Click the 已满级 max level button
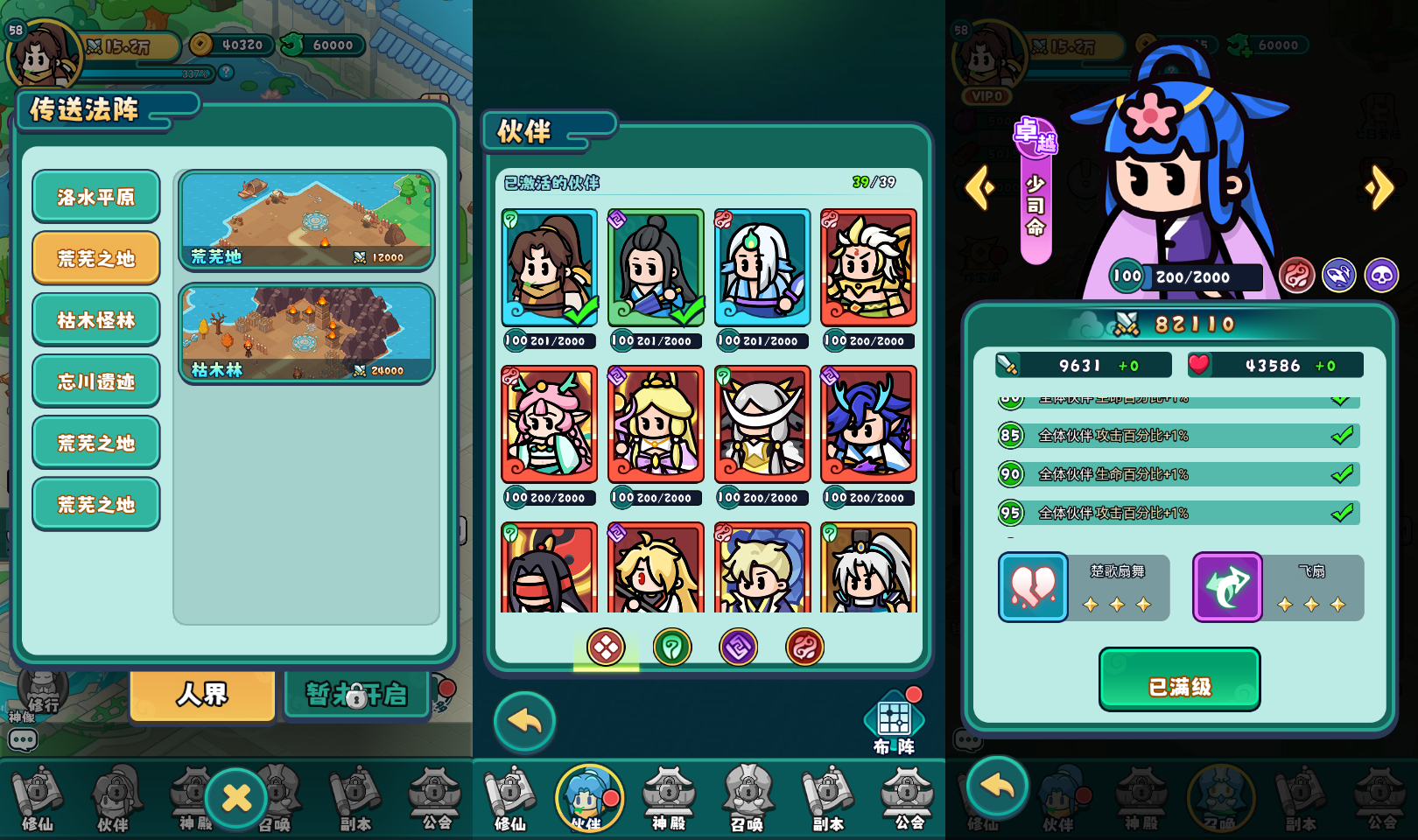This screenshot has width=1418, height=840. point(1179,679)
